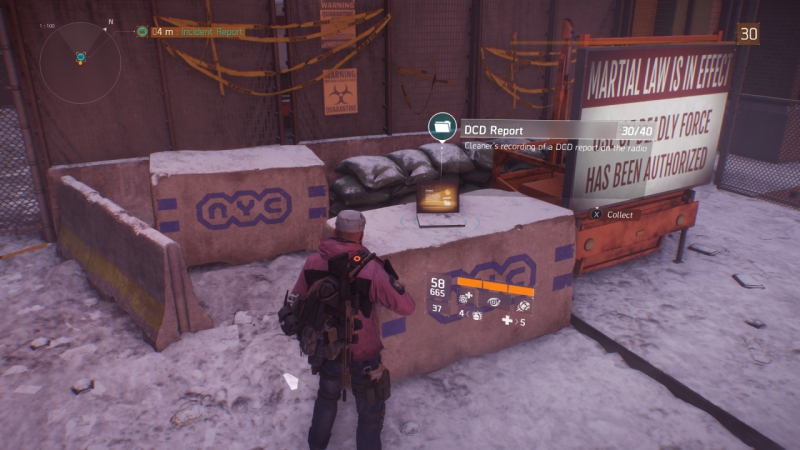The image size is (800, 450).
Task: Activate the first aid heal skill icon
Action: pyautogui.click(x=467, y=298)
